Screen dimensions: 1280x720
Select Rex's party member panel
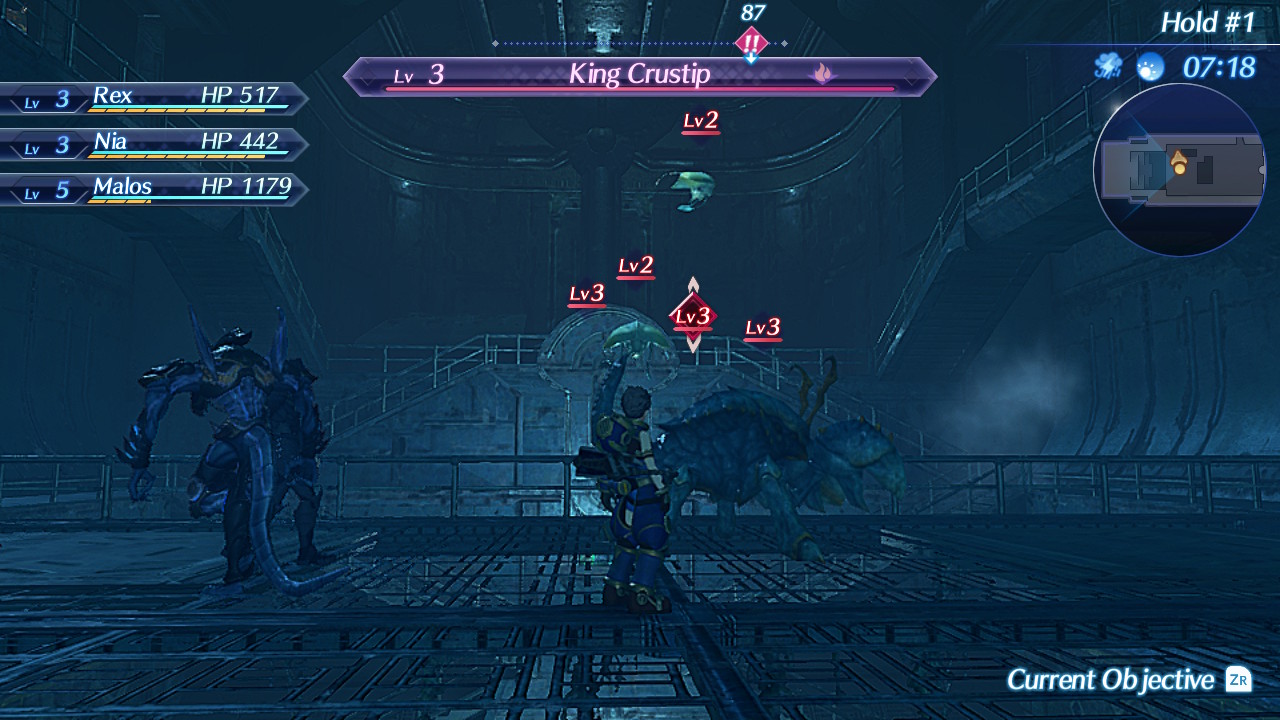155,98
